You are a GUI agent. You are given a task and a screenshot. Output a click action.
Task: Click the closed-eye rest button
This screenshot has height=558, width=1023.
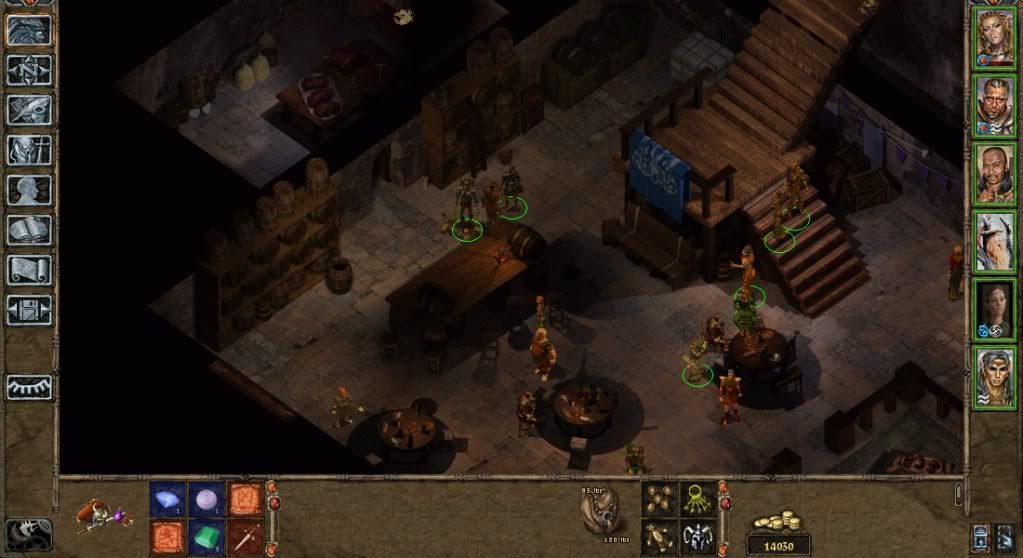pyautogui.click(x=29, y=387)
